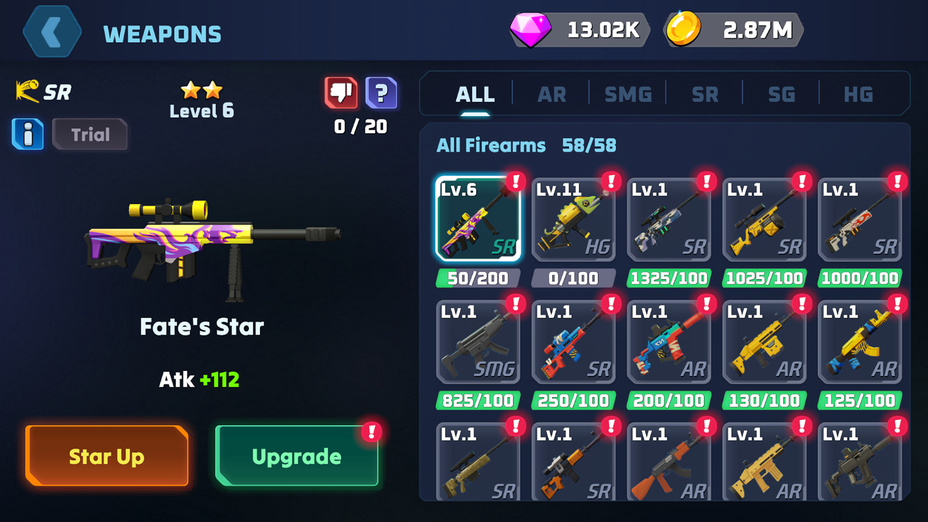Select the SR tile showing 250/100
The height and width of the screenshot is (522, 928).
573,342
